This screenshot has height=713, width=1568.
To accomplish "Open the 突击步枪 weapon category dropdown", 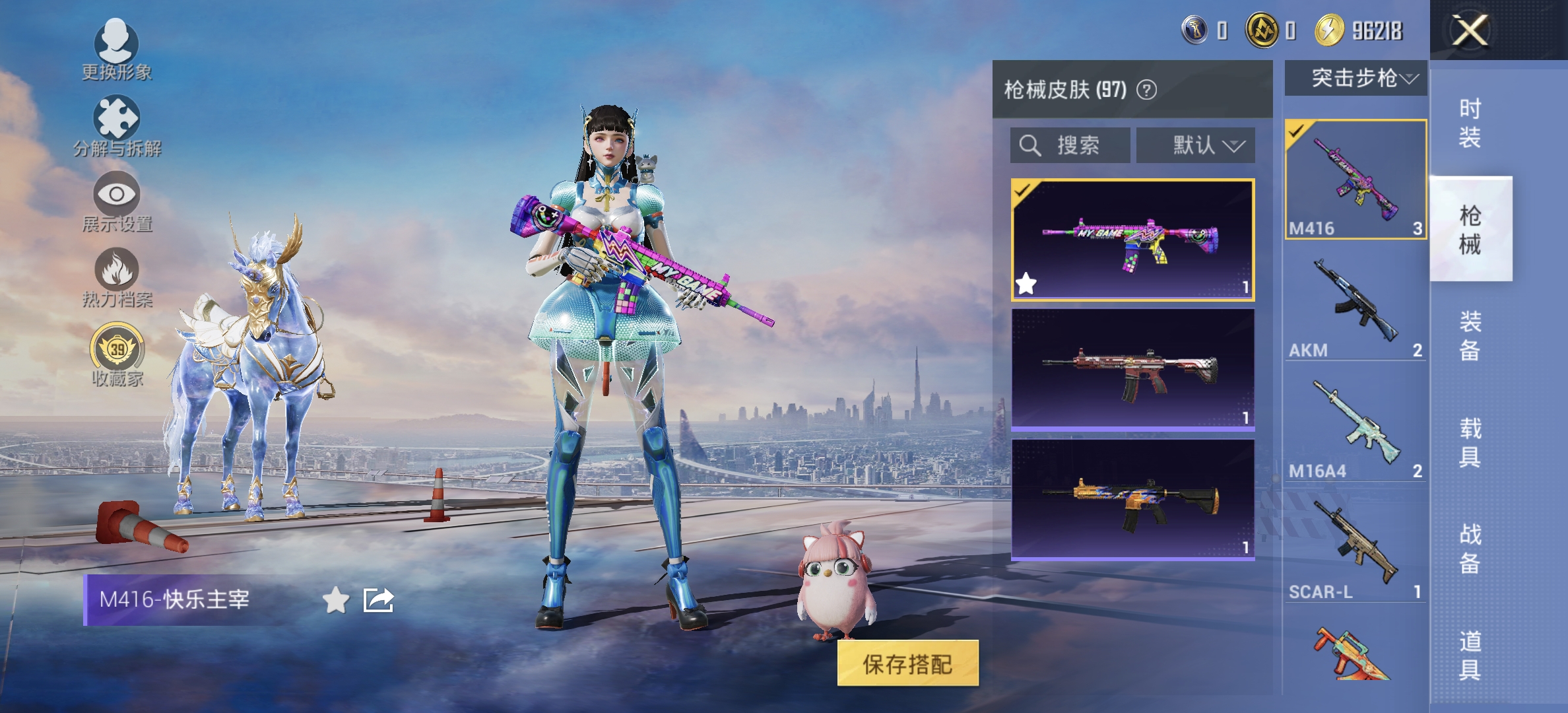I will pyautogui.click(x=1358, y=78).
